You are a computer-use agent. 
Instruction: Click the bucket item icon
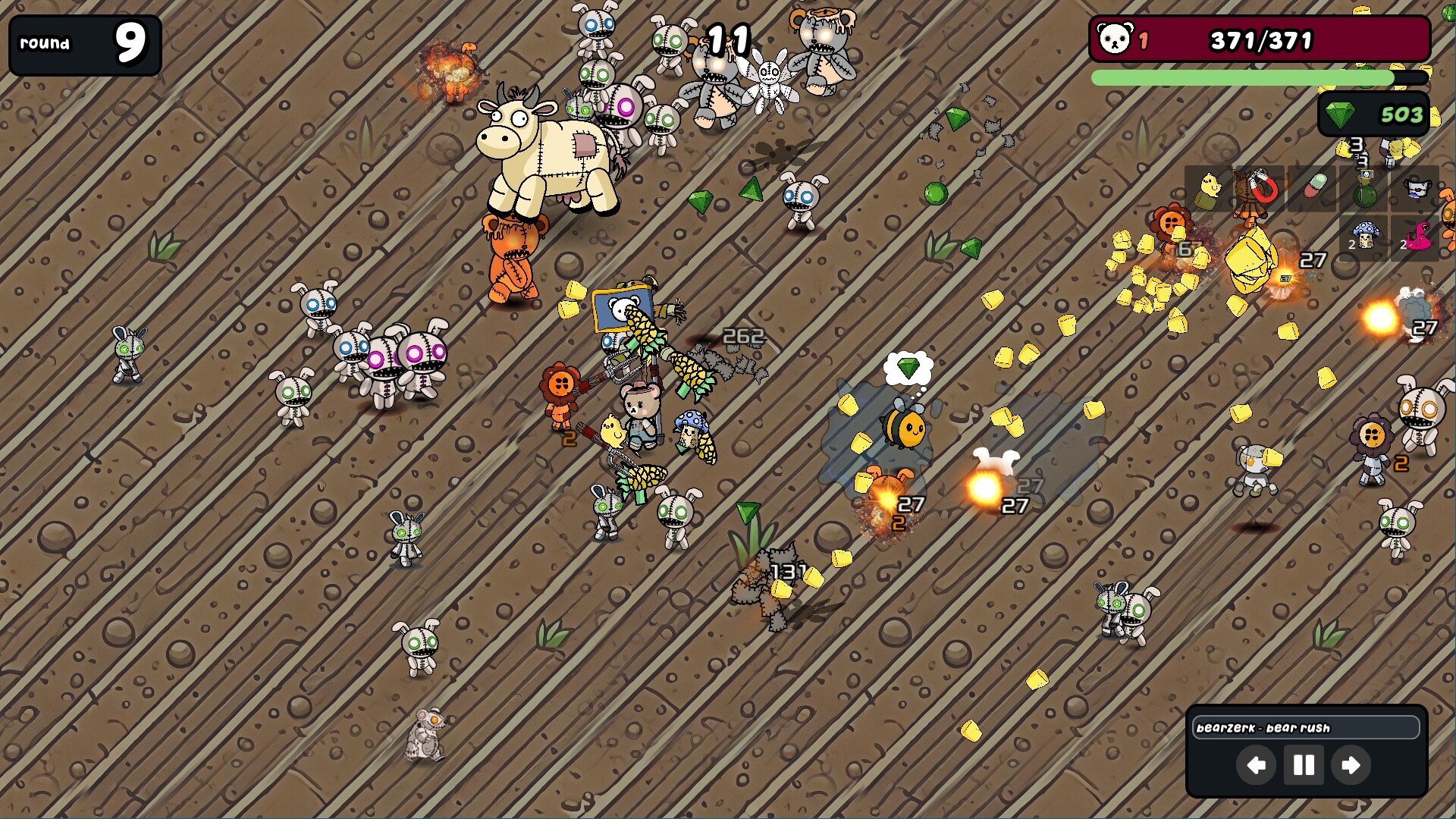point(1417,188)
